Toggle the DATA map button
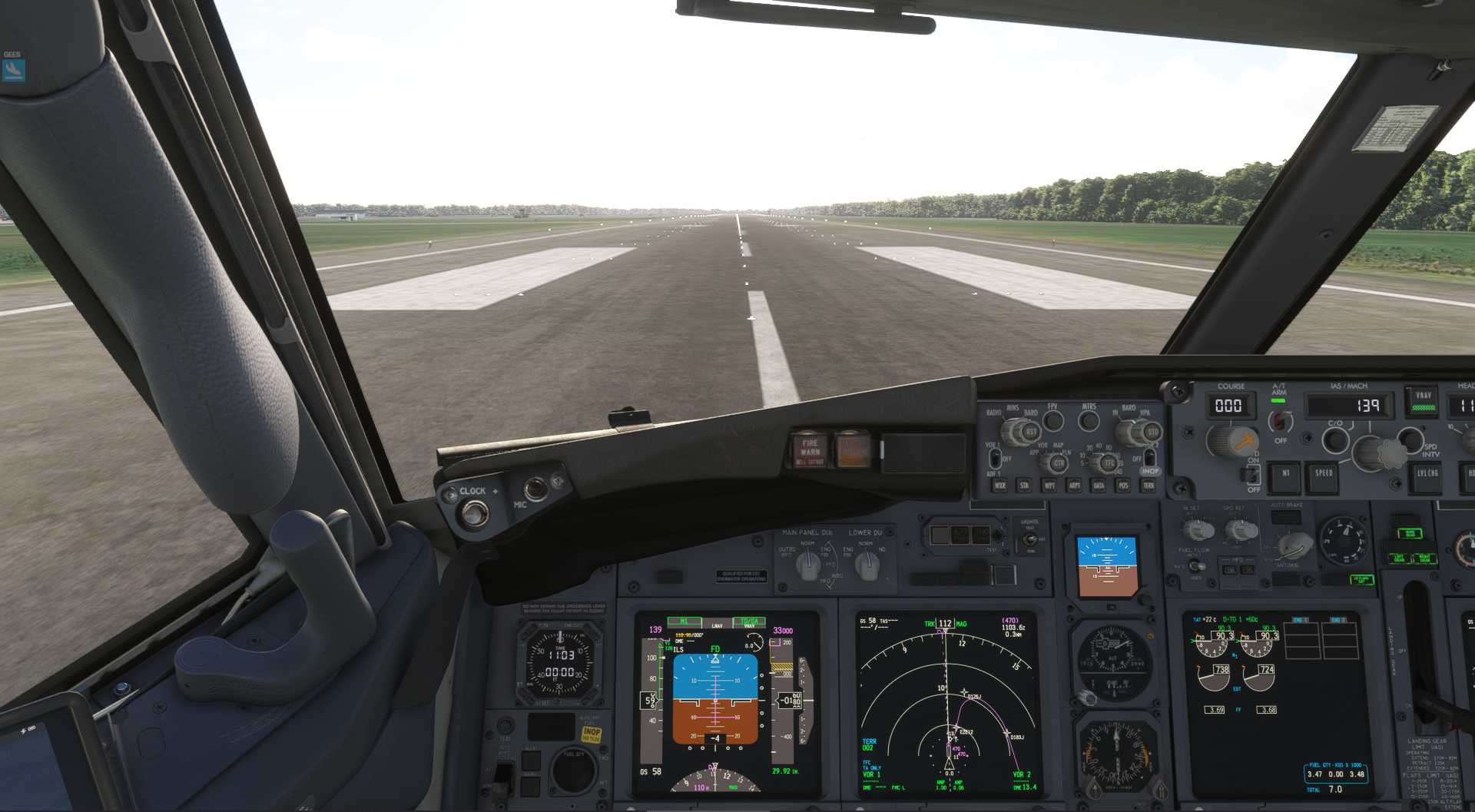The image size is (1475, 812). 1099,486
